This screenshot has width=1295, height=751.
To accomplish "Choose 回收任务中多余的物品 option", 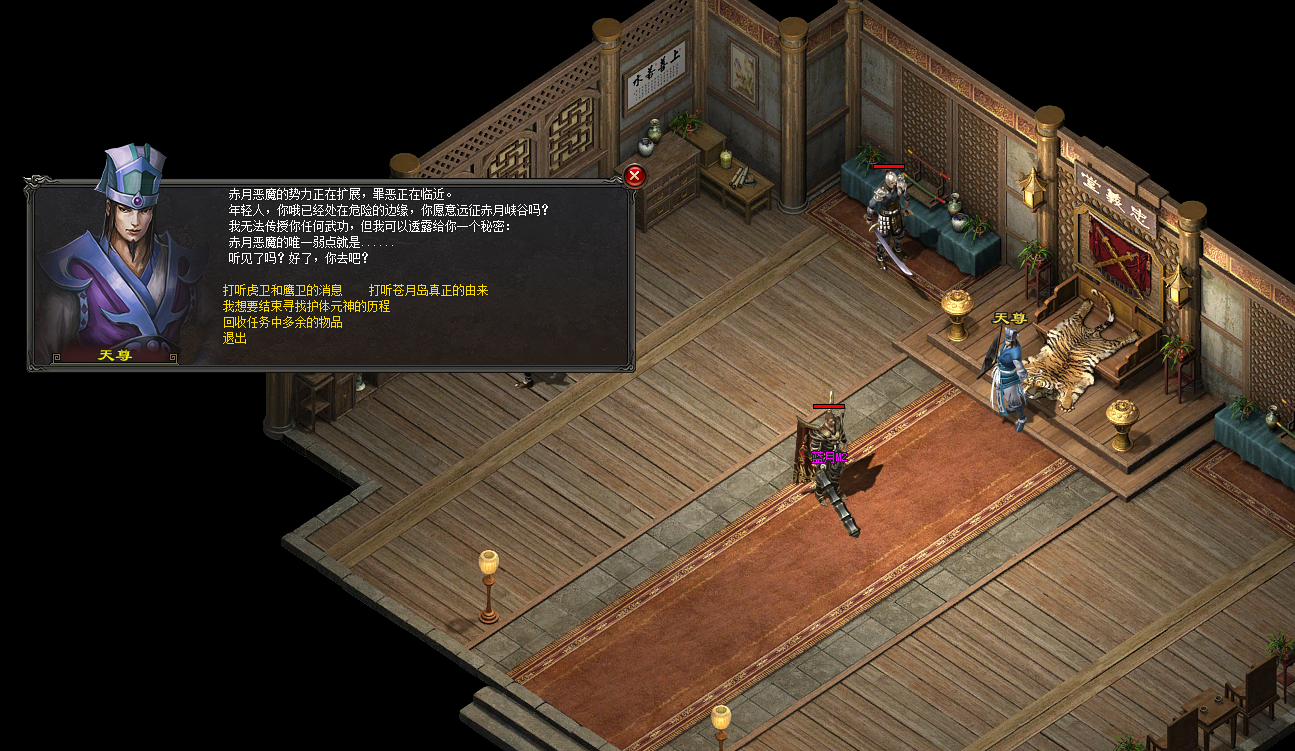I will pyautogui.click(x=282, y=322).
